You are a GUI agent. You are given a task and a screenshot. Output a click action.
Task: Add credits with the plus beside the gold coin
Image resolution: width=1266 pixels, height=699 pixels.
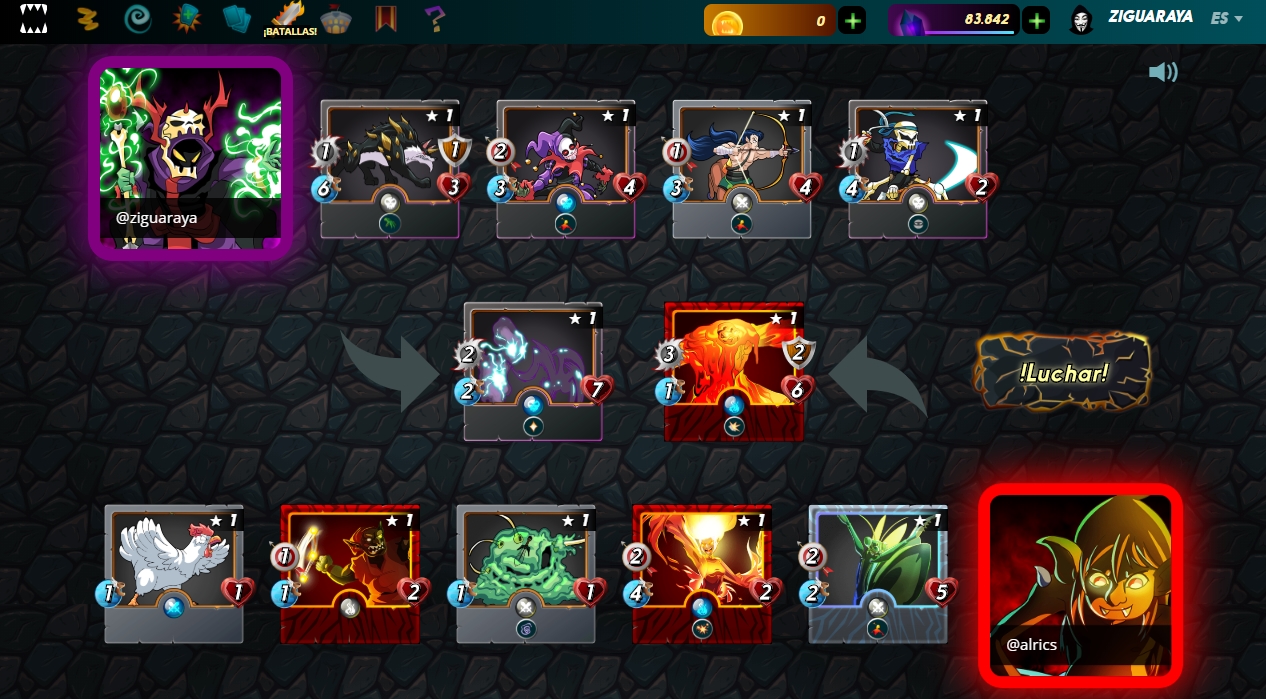(852, 20)
